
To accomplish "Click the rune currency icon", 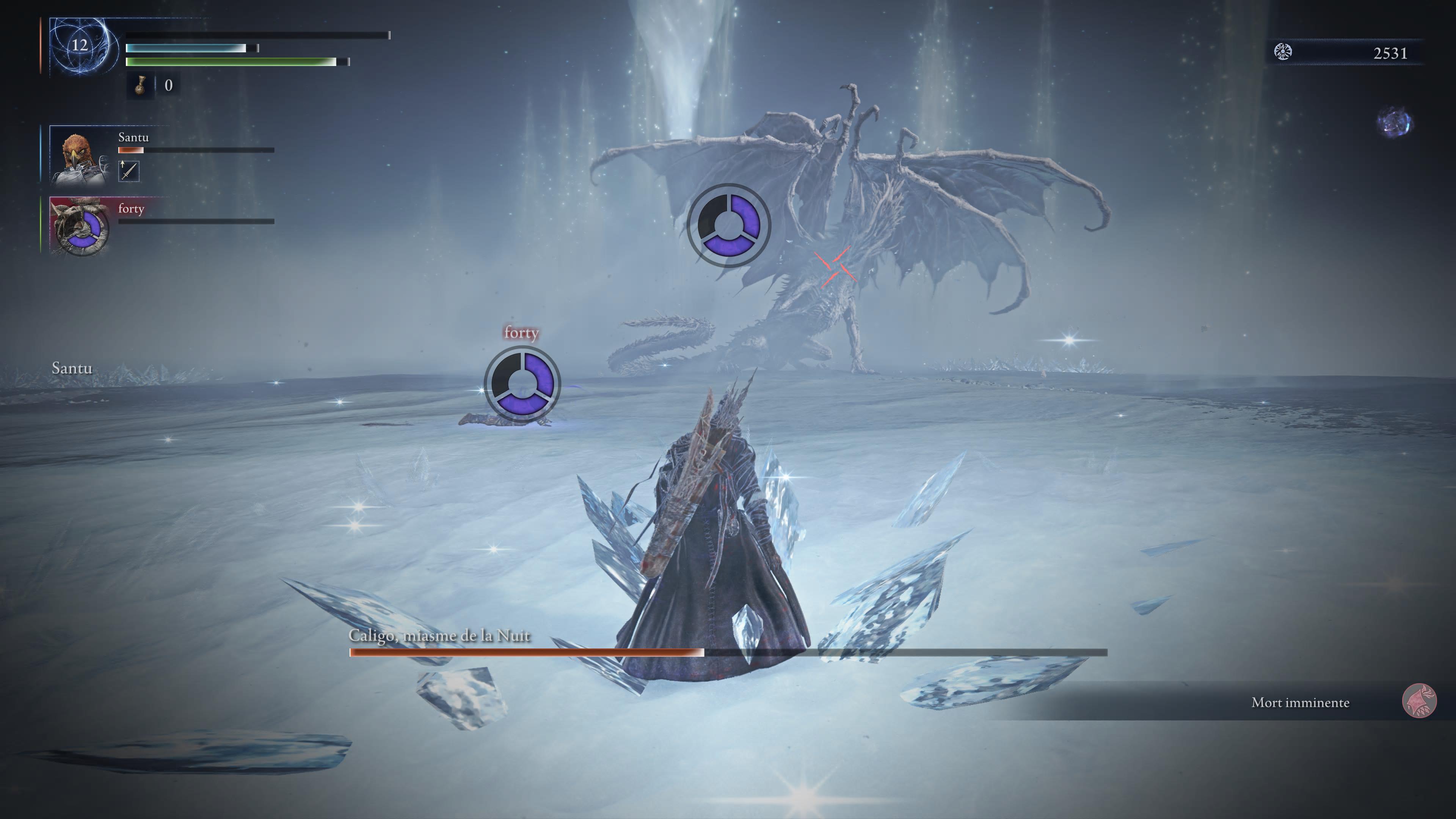I will coord(1283,53).
